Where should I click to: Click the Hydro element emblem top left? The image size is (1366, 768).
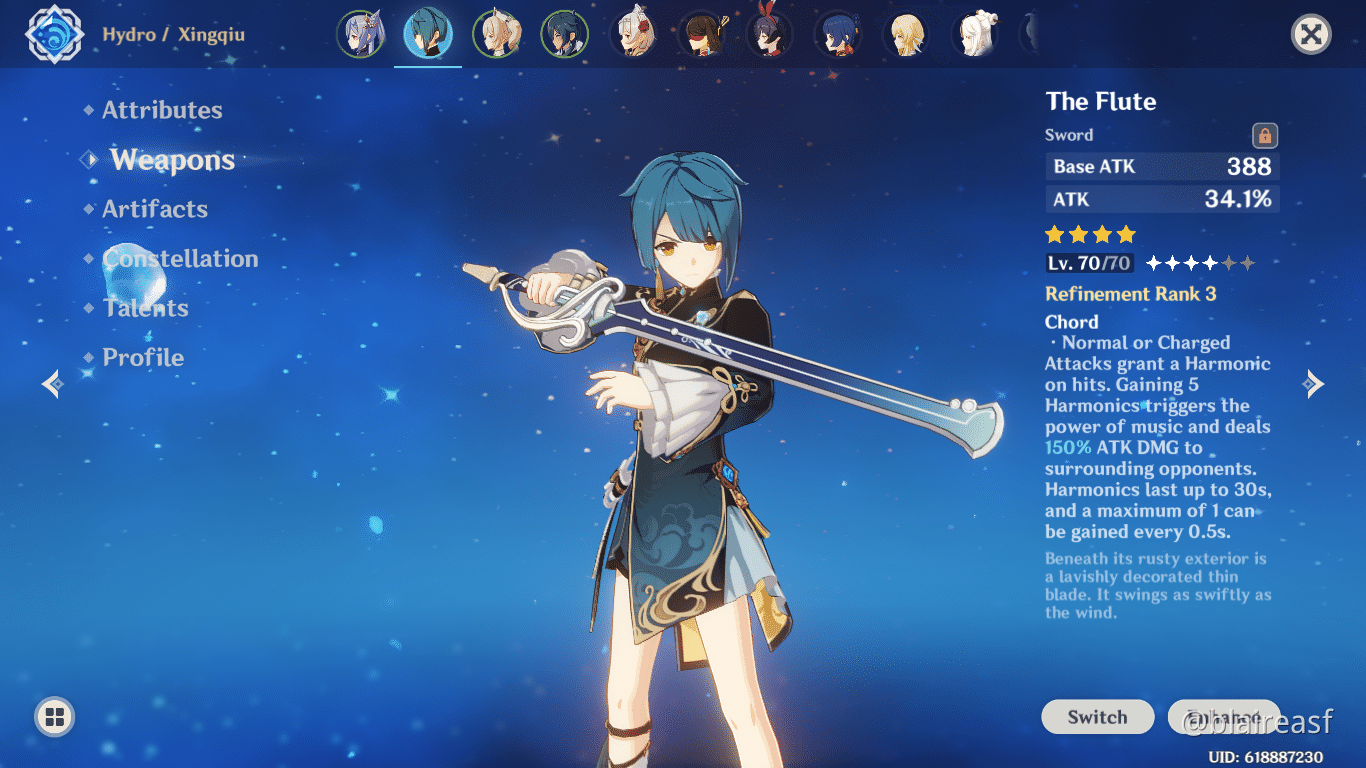pos(55,33)
